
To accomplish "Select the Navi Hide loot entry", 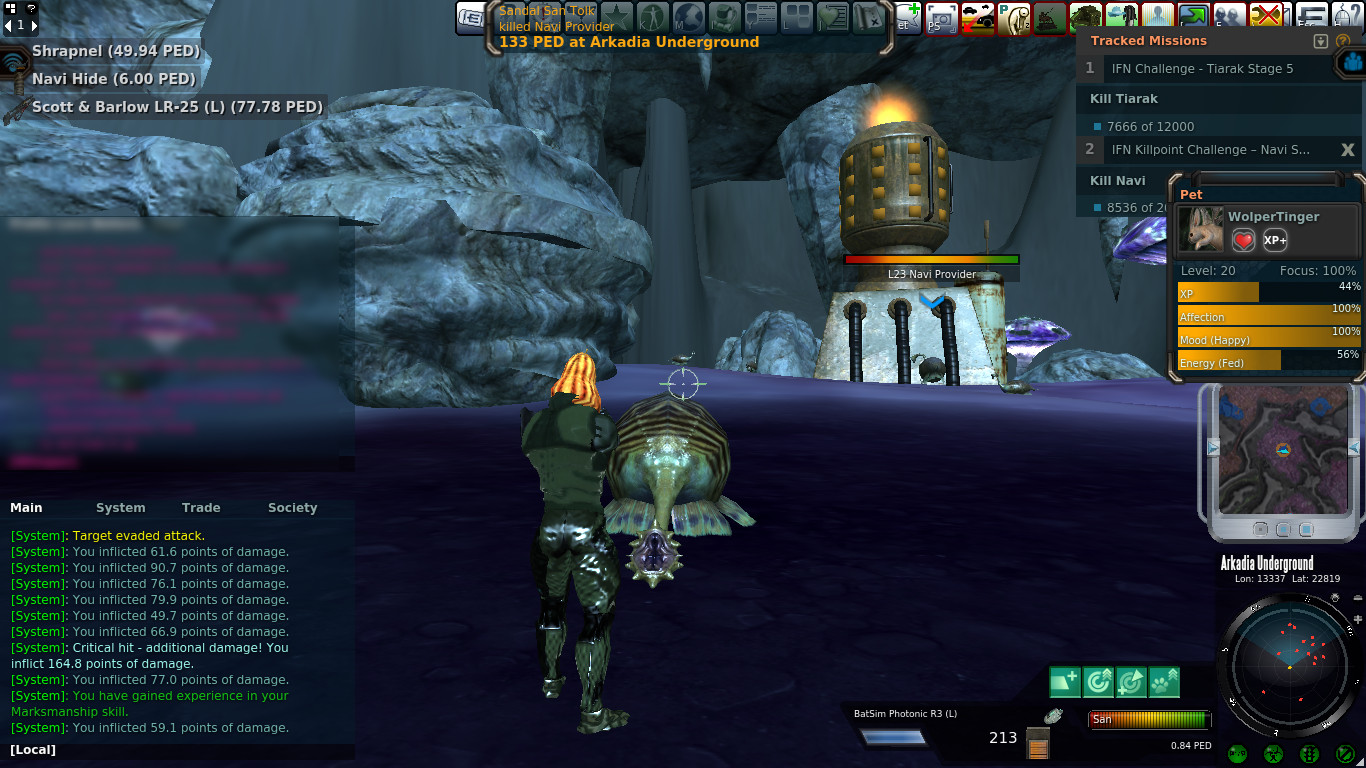I will click(x=113, y=79).
